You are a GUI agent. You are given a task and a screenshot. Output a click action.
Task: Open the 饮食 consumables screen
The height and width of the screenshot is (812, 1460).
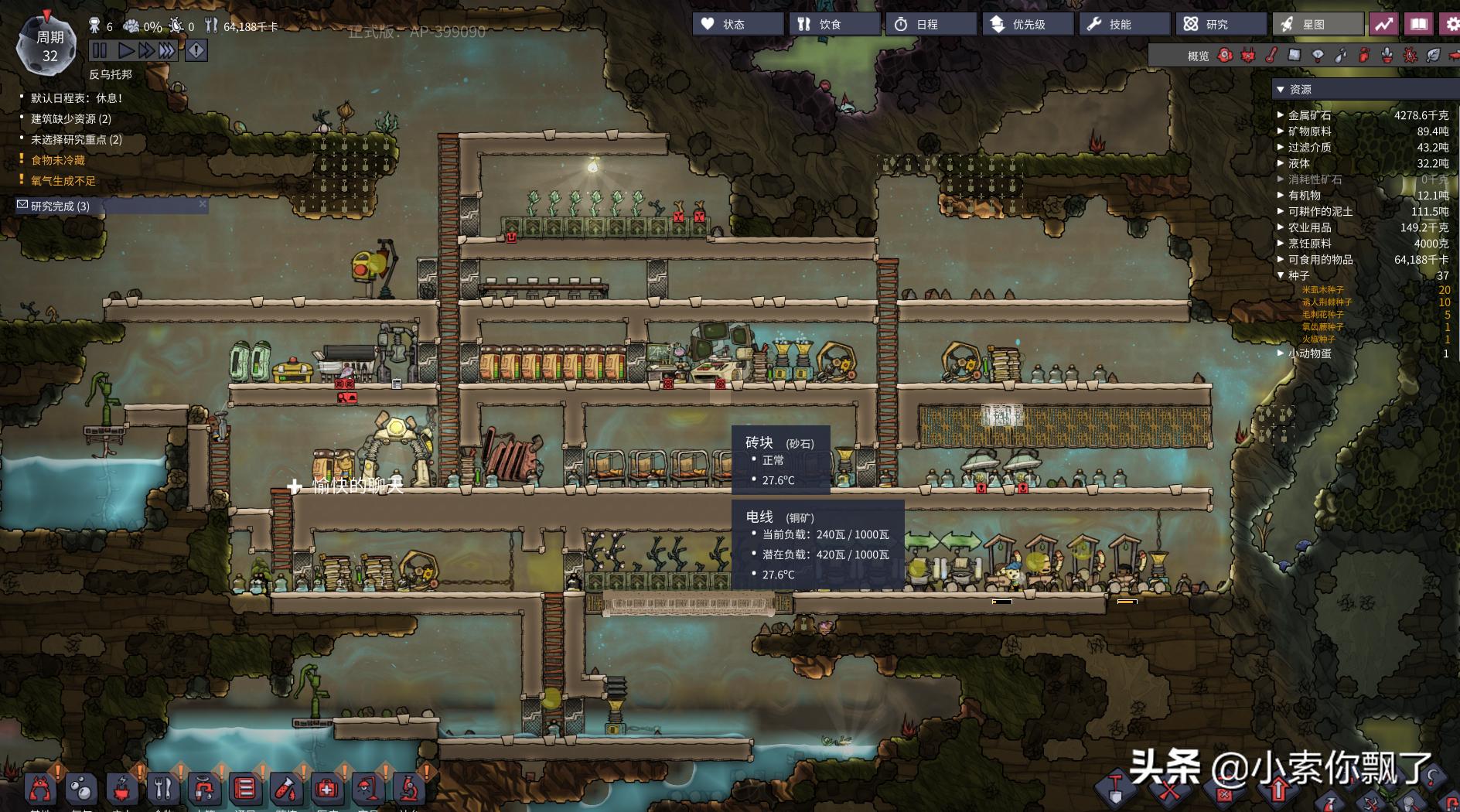834,24
